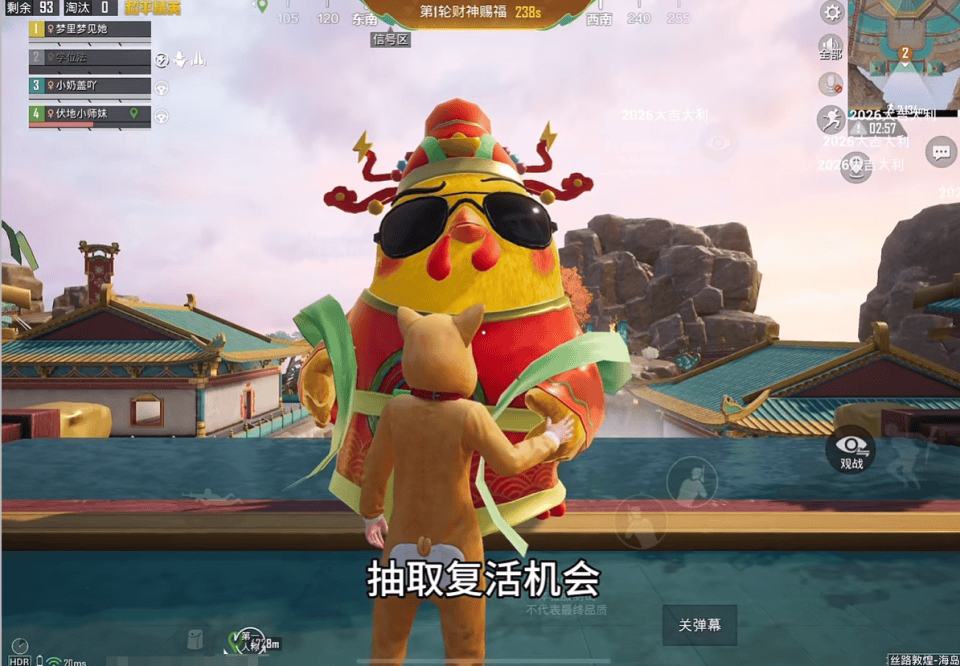Image resolution: width=960 pixels, height=666 pixels.
Task: Tap the download arrow icon below the timer
Action: [855, 169]
